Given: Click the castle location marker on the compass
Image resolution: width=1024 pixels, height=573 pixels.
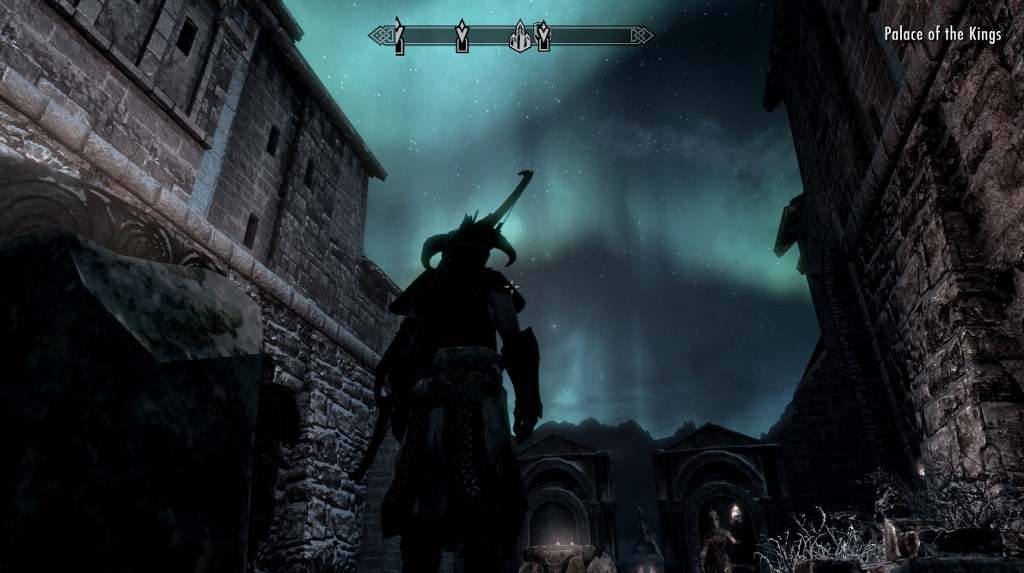Looking at the screenshot, I should tap(519, 38).
